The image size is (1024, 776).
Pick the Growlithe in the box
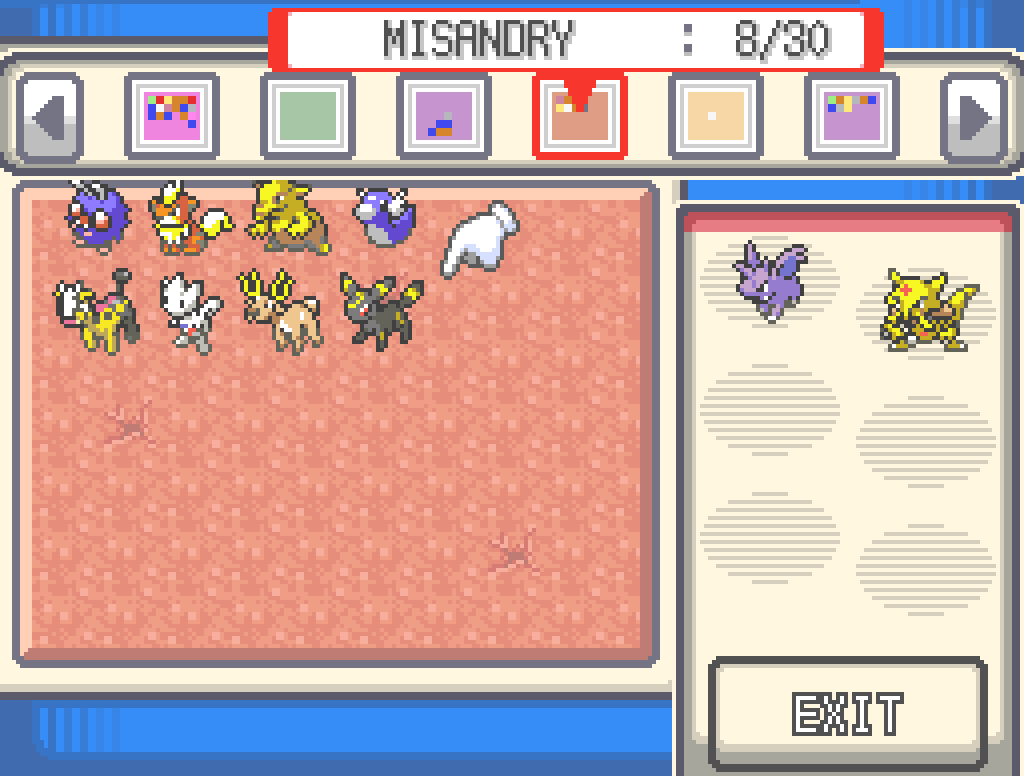coord(188,218)
